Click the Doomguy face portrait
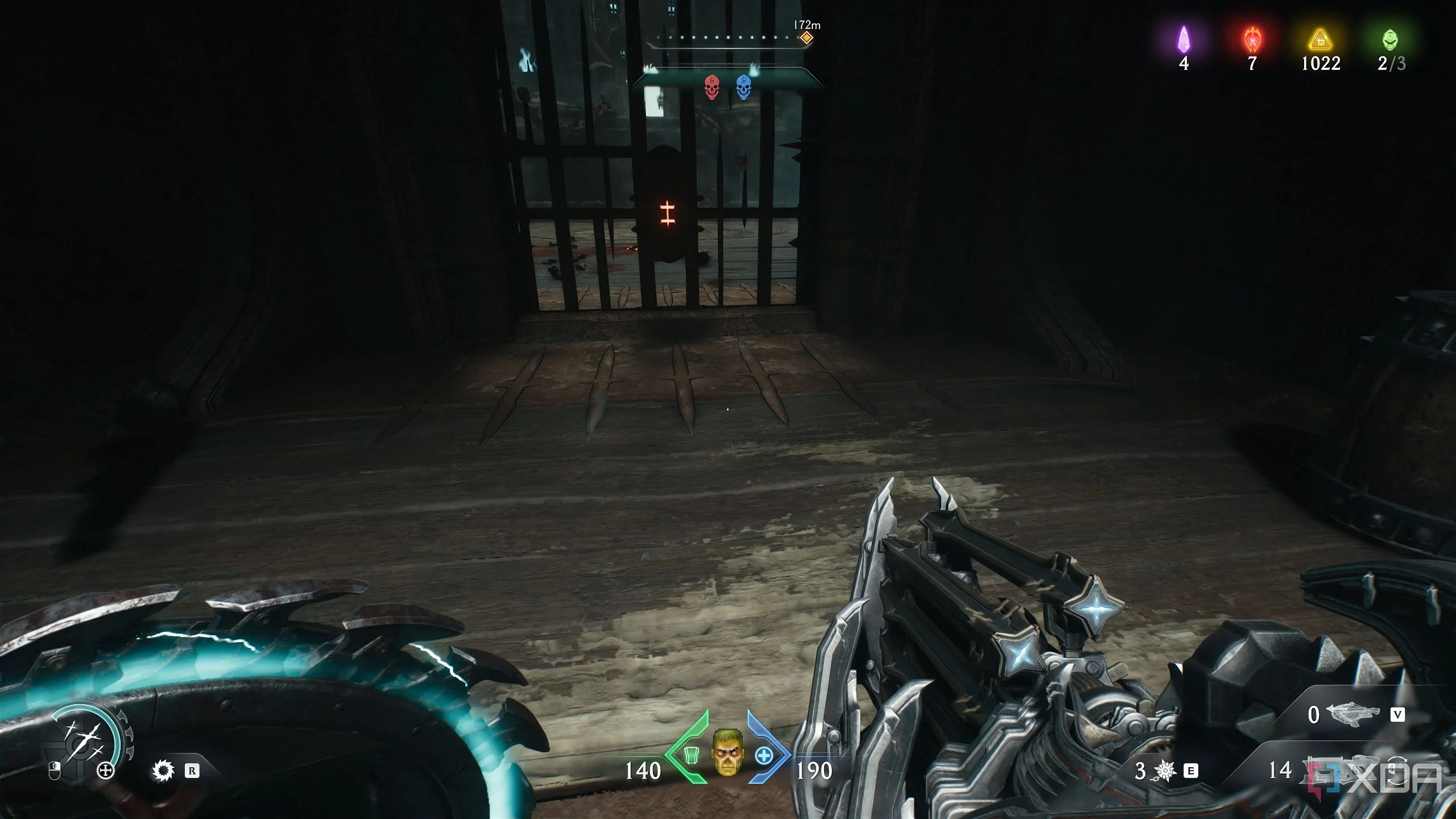This screenshot has width=1456, height=819. (726, 753)
